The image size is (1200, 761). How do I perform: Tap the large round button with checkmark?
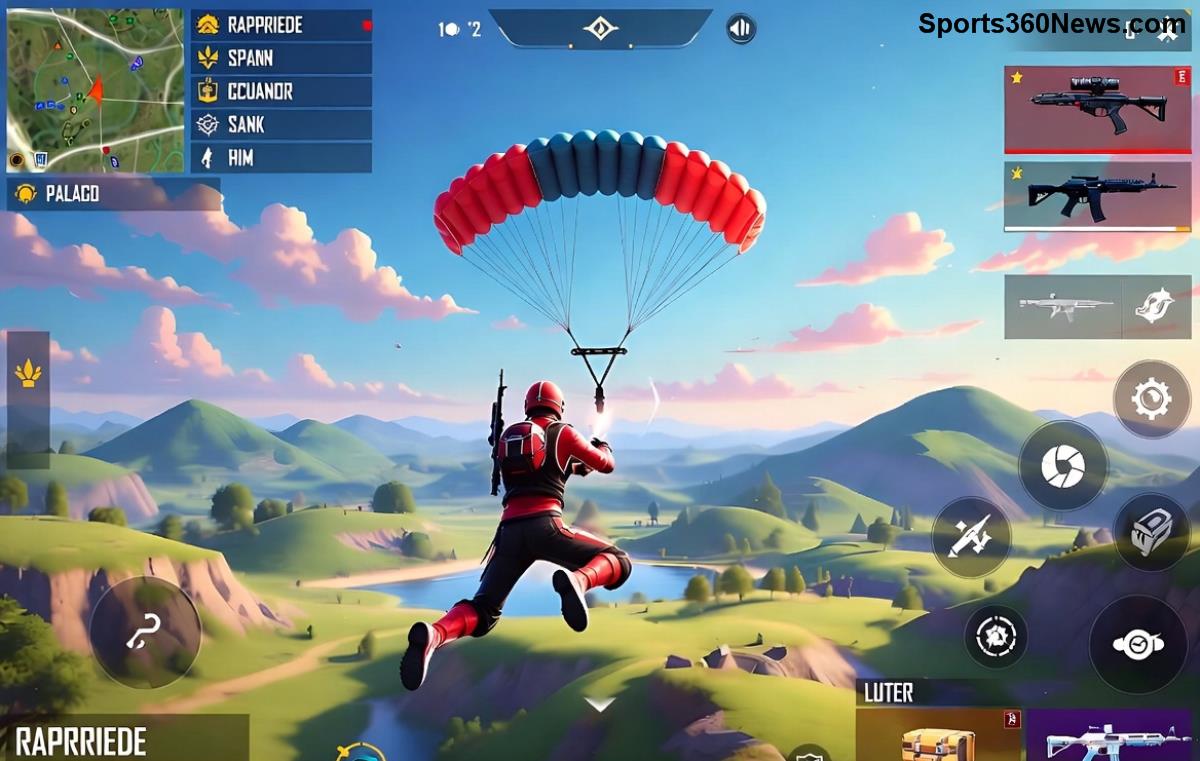tap(1138, 644)
